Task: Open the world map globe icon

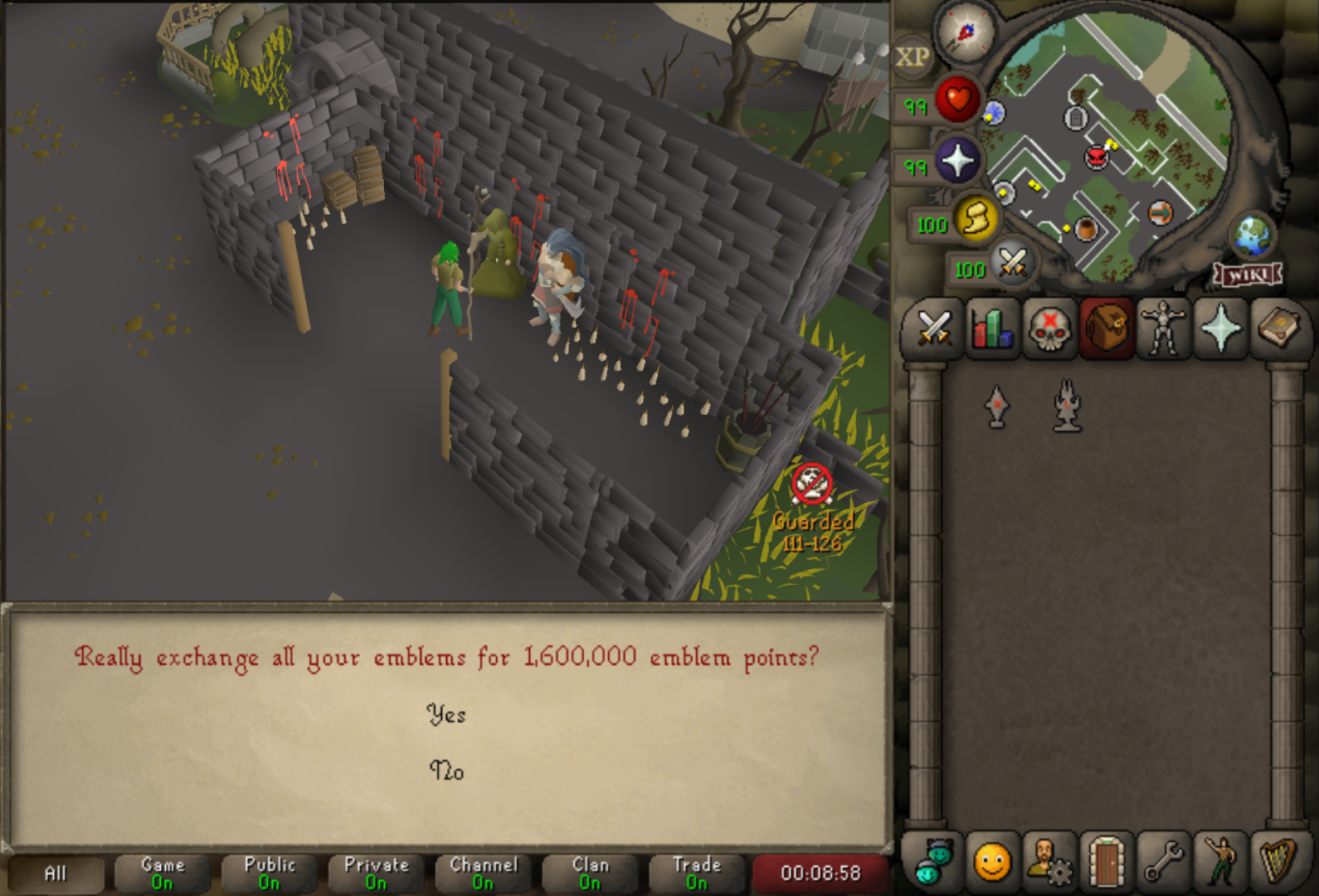Action: click(x=1253, y=235)
